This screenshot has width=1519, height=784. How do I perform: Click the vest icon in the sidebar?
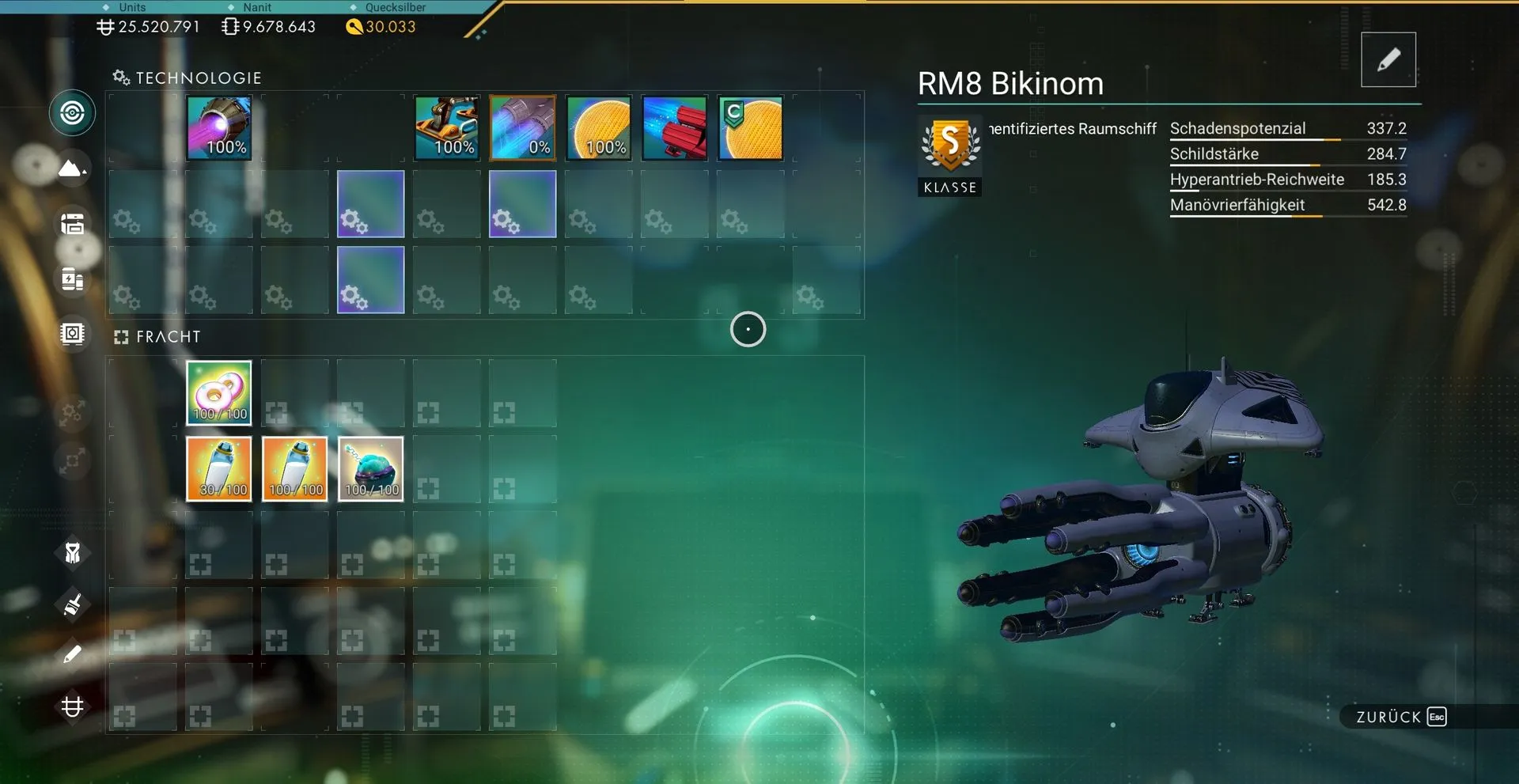point(72,553)
